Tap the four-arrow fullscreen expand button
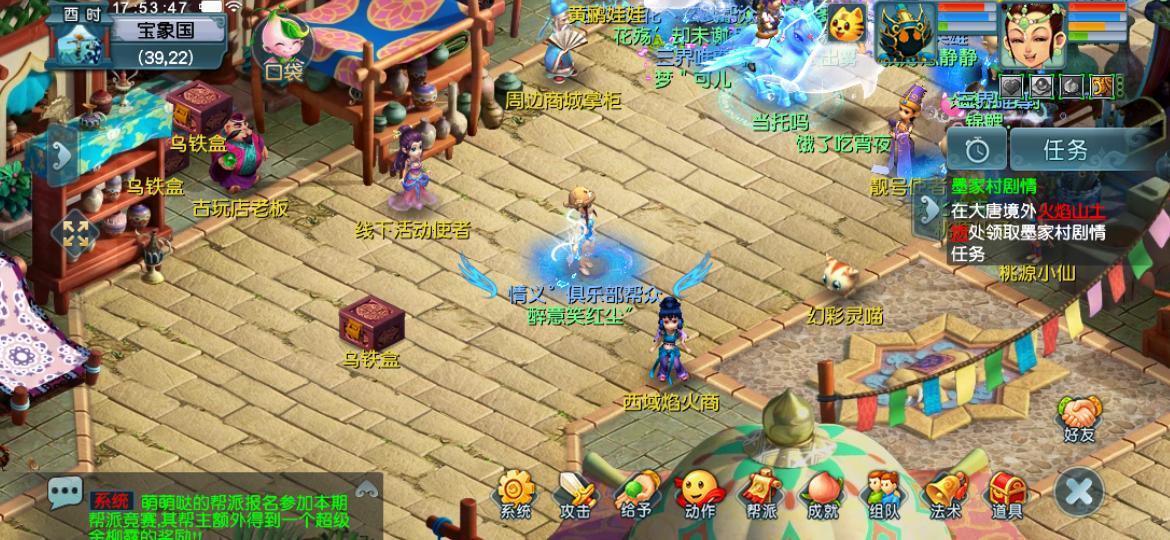Image resolution: width=1170 pixels, height=540 pixels. click(76, 234)
